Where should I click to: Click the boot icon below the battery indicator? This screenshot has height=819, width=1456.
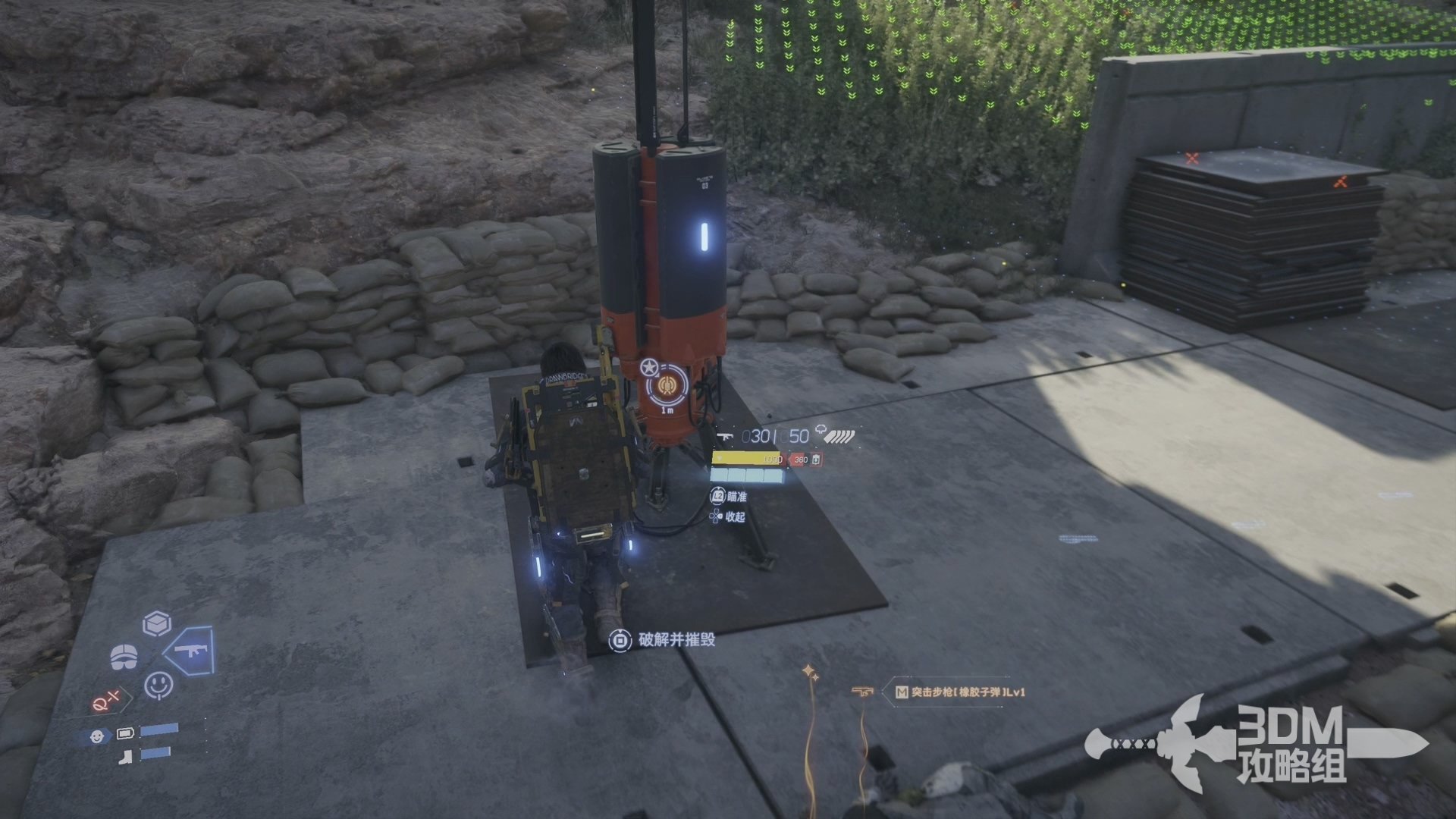click(x=126, y=757)
